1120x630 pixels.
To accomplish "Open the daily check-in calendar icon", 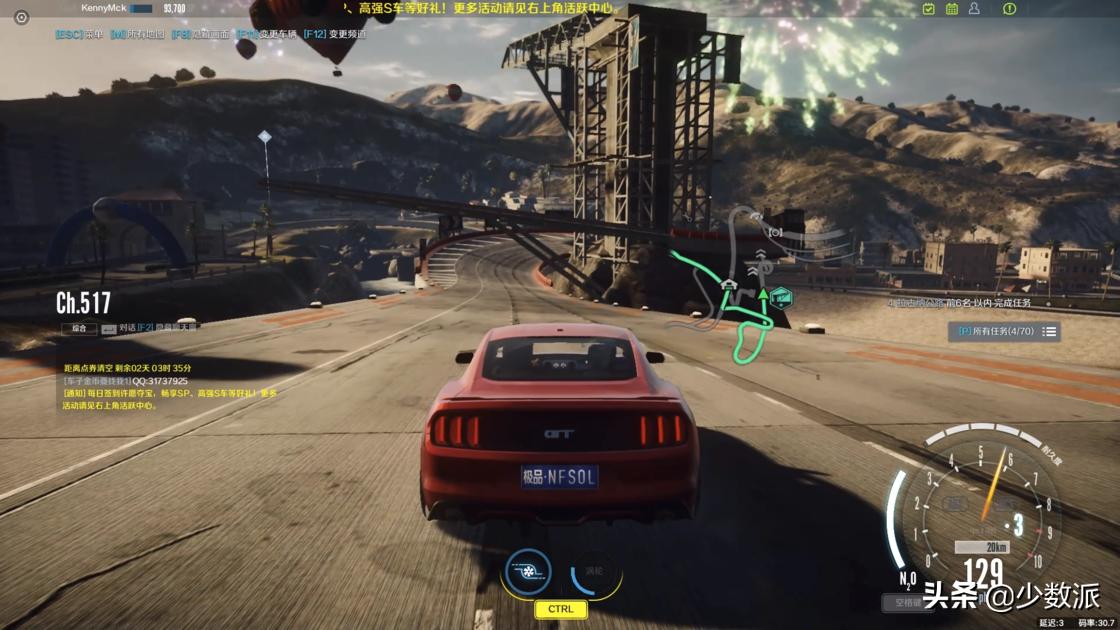I will point(929,9).
